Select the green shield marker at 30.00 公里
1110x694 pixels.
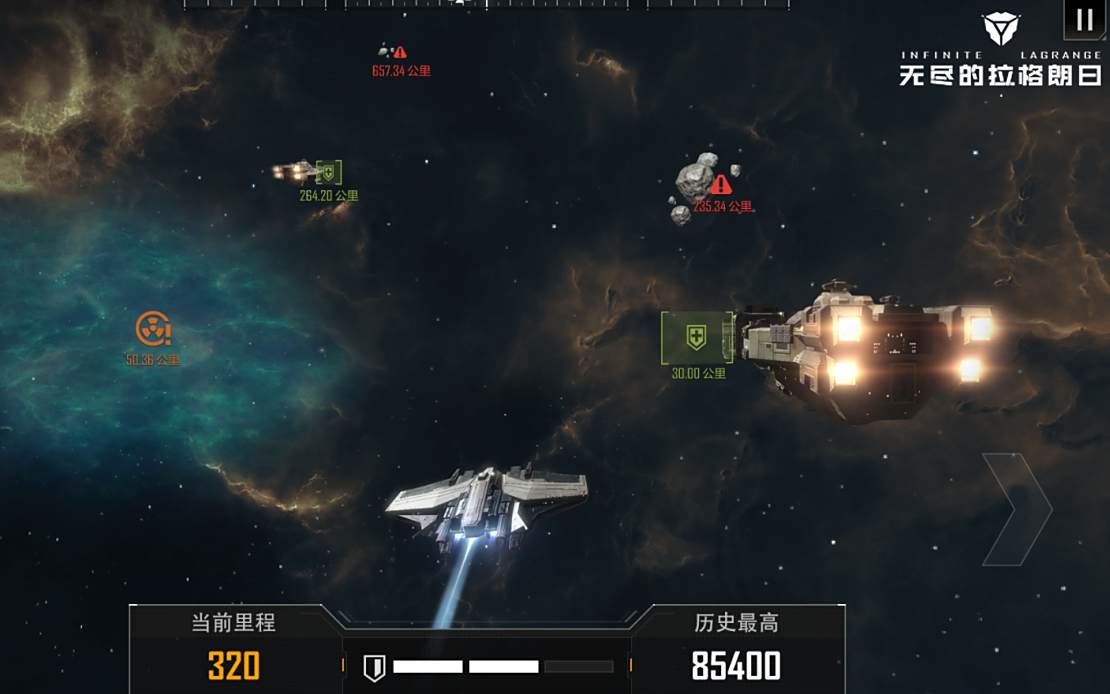pyautogui.click(x=697, y=337)
